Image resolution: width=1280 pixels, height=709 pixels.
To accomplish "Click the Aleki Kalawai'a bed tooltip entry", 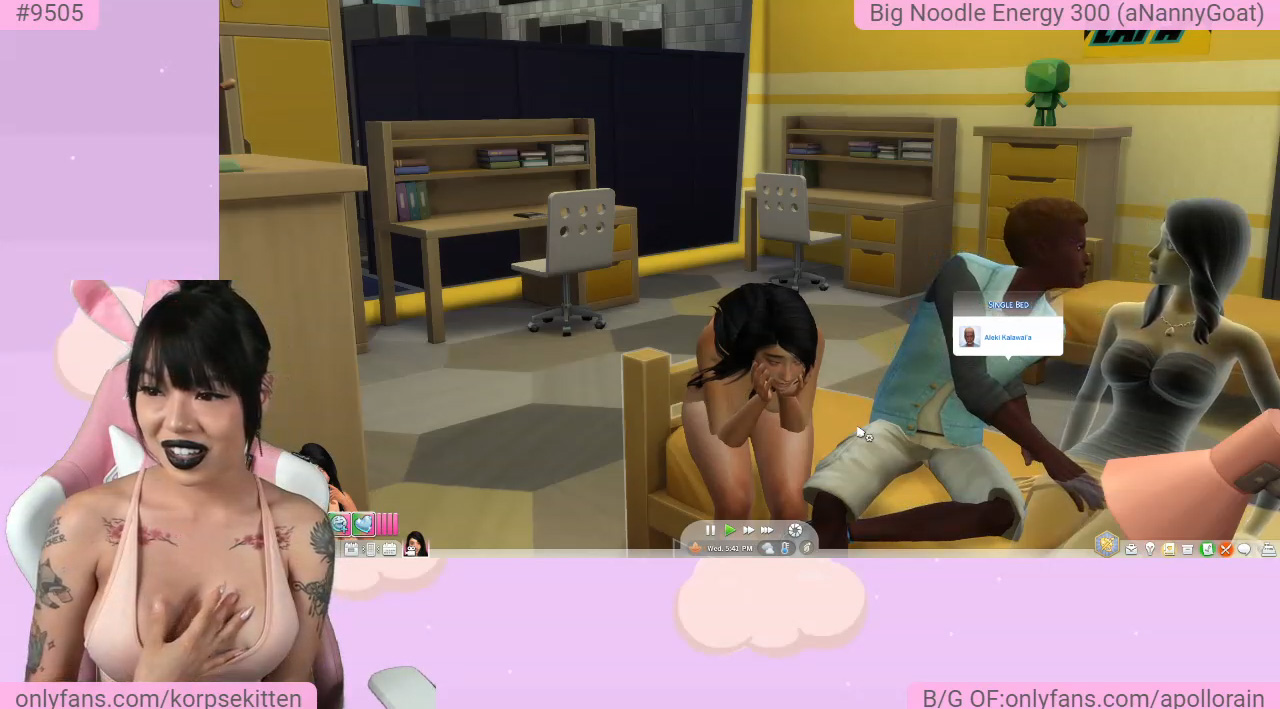I will 1007,337.
